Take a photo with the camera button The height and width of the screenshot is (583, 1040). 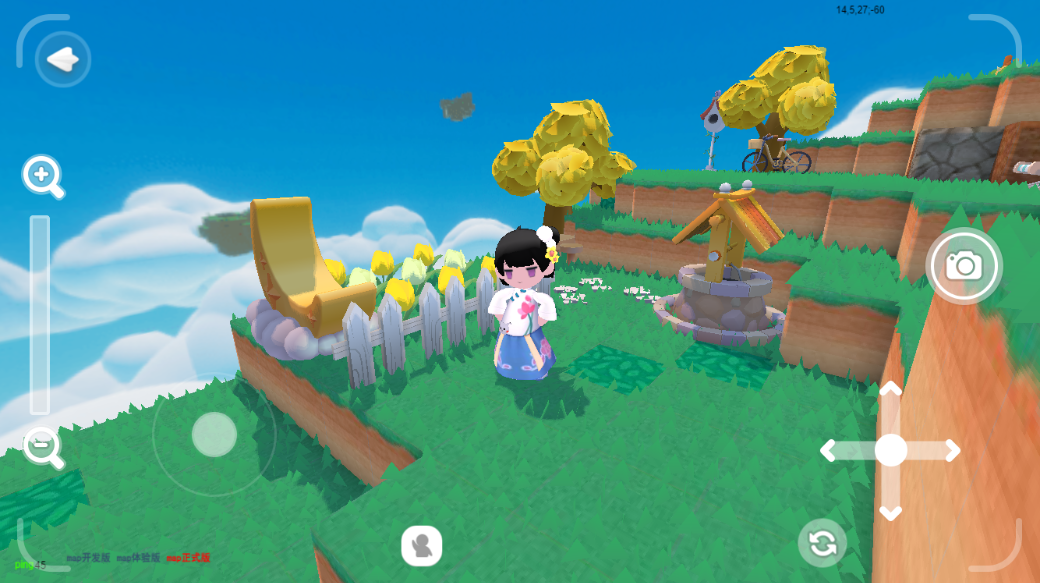pyautogui.click(x=964, y=265)
